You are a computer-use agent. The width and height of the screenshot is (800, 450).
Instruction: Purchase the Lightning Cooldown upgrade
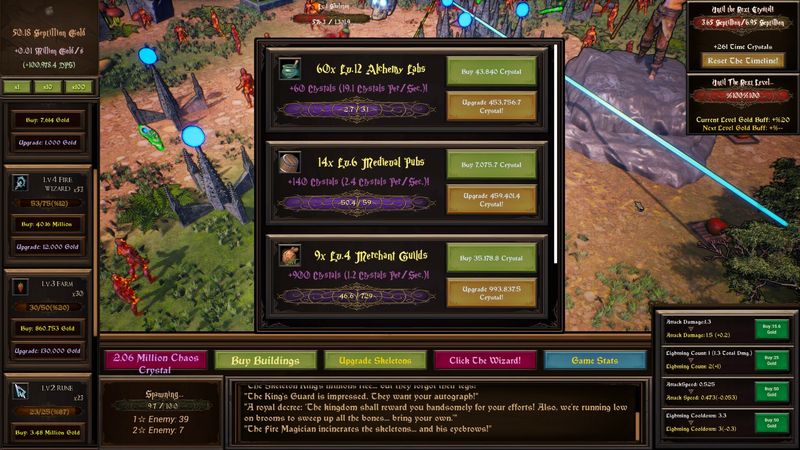point(771,422)
